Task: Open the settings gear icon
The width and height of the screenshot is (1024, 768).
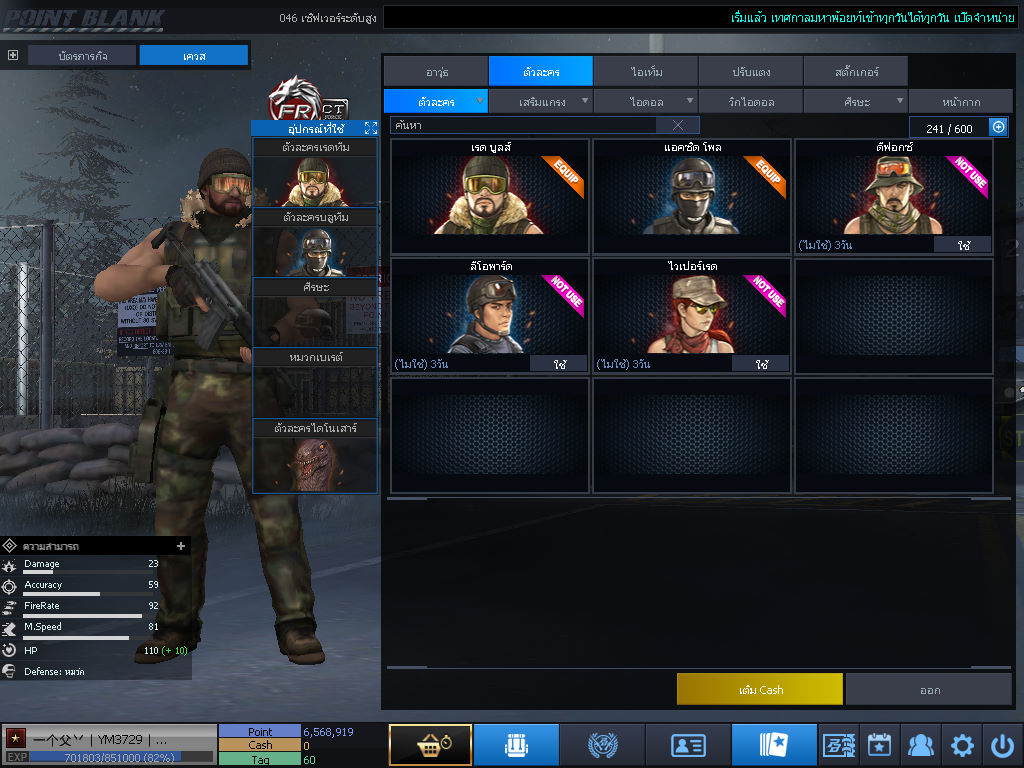Action: coord(962,745)
